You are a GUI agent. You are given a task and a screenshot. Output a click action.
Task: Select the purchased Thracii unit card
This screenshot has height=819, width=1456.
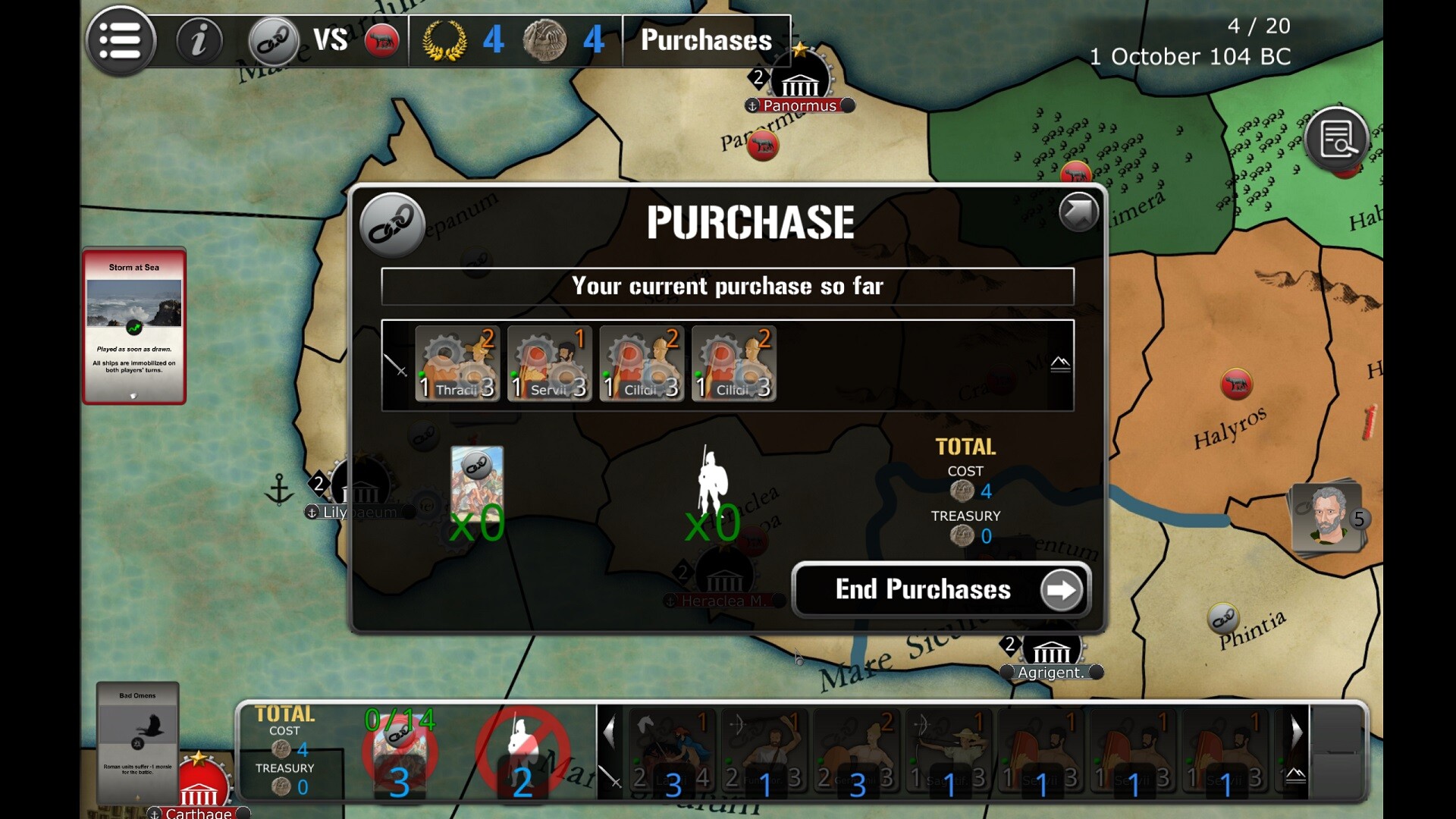pyautogui.click(x=457, y=363)
